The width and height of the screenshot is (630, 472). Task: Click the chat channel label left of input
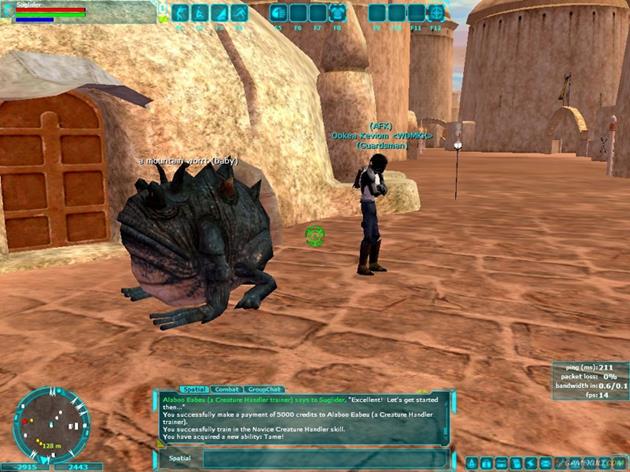(x=176, y=458)
